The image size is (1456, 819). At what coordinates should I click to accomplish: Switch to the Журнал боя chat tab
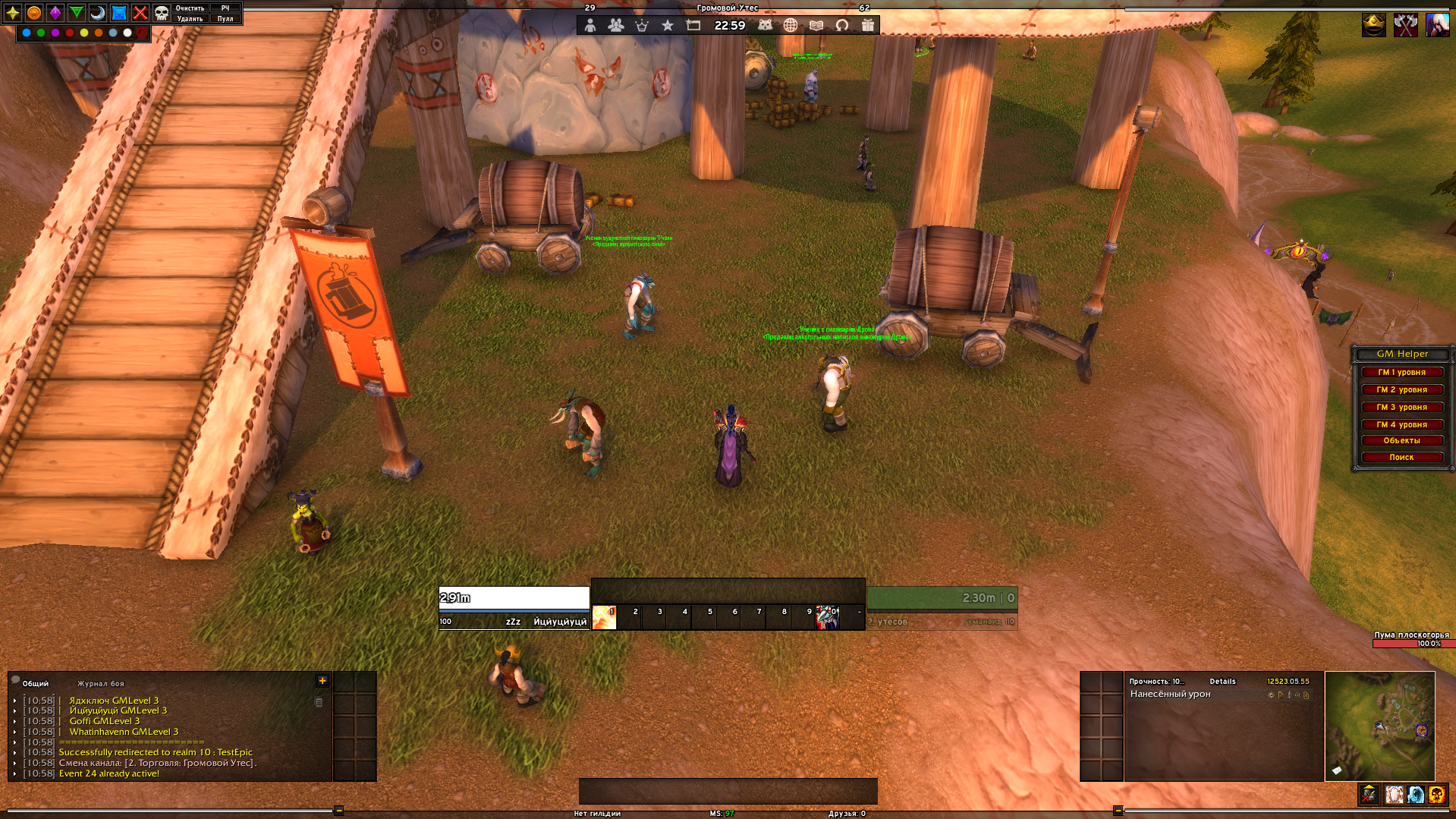pos(100,684)
